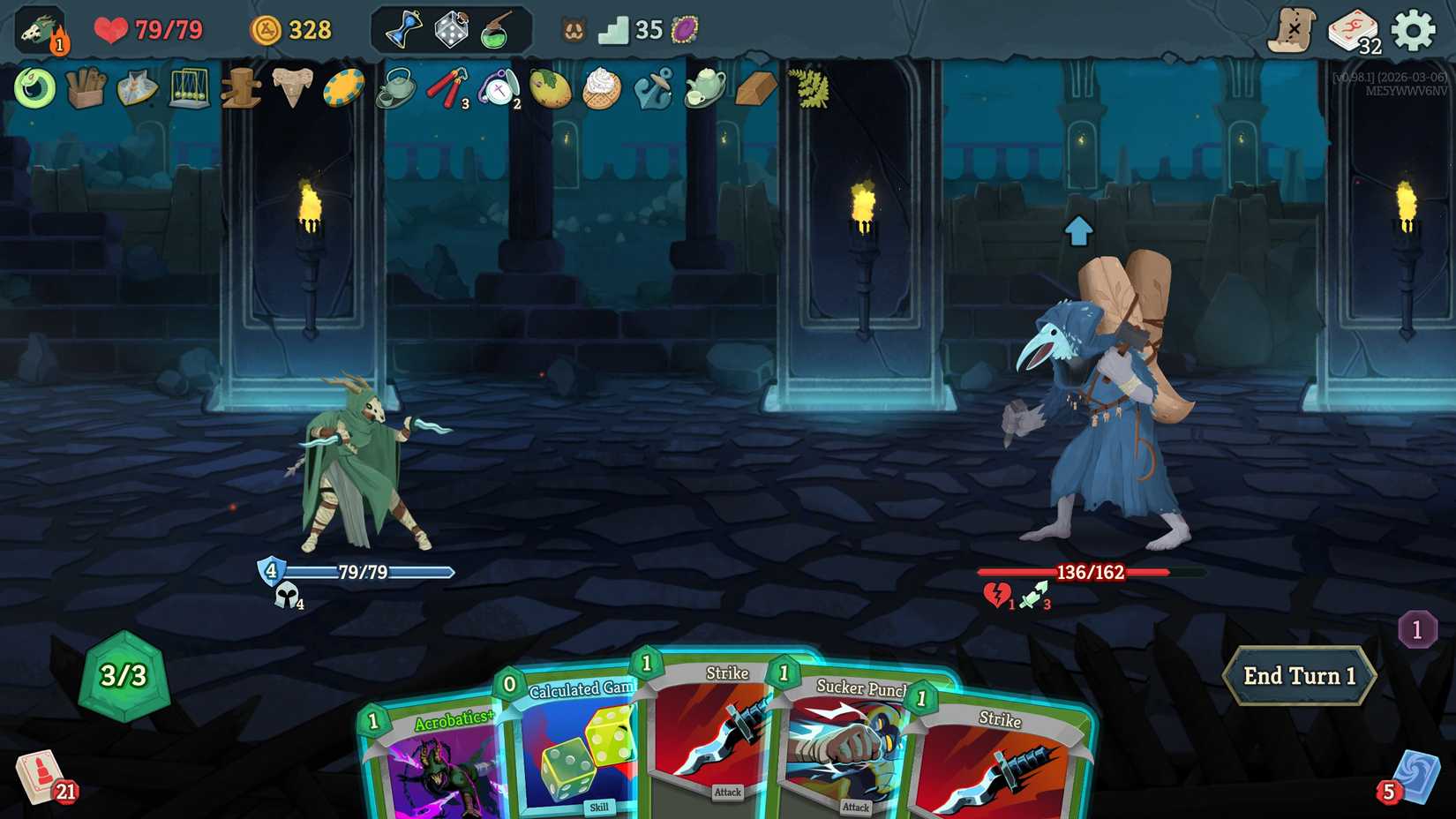Viewport: 1456px width, 819px height.
Task: Click the nunchucks relic with counter 3
Action: point(448,88)
